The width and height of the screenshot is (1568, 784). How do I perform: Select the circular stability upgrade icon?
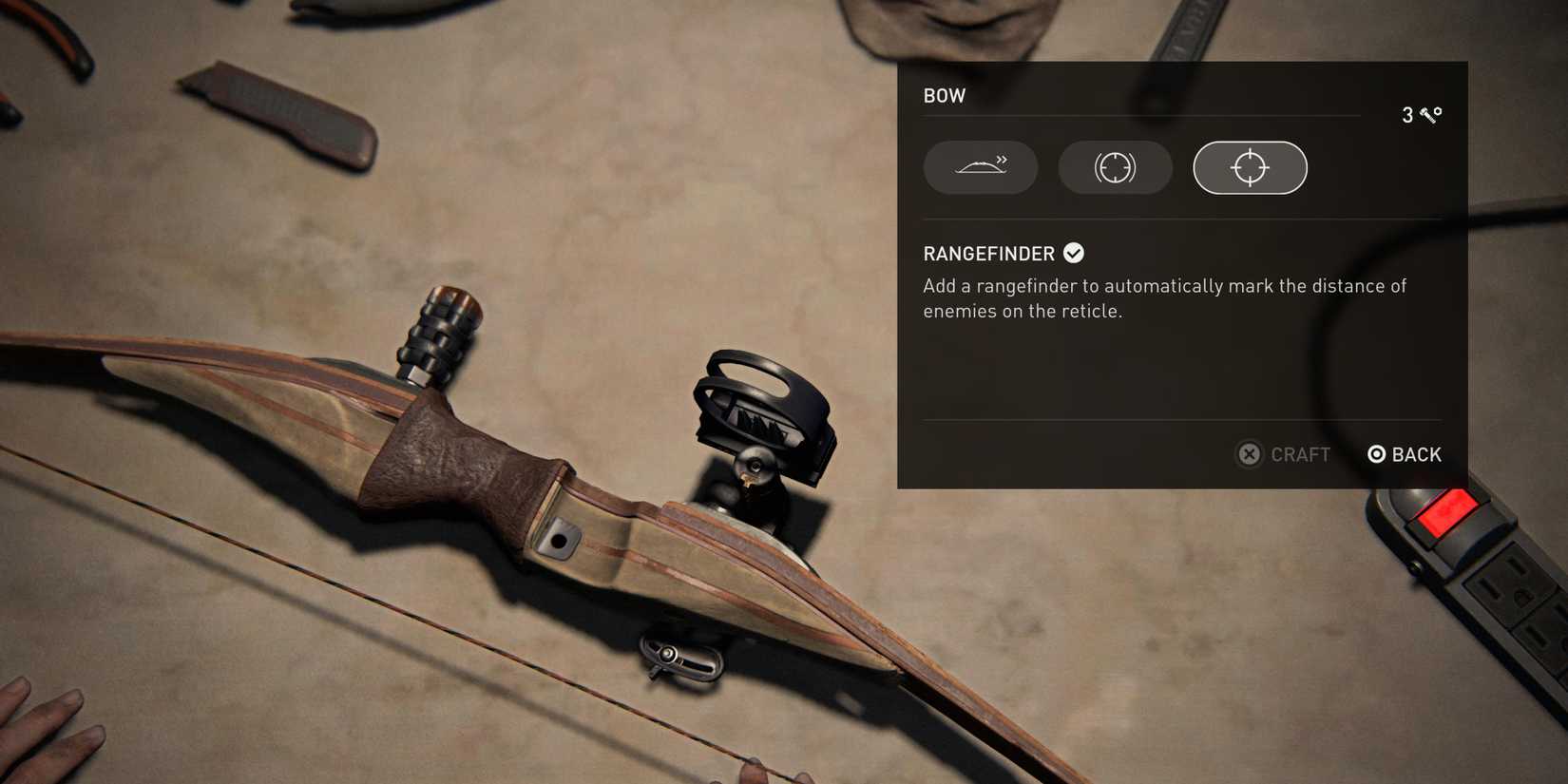pos(1115,167)
